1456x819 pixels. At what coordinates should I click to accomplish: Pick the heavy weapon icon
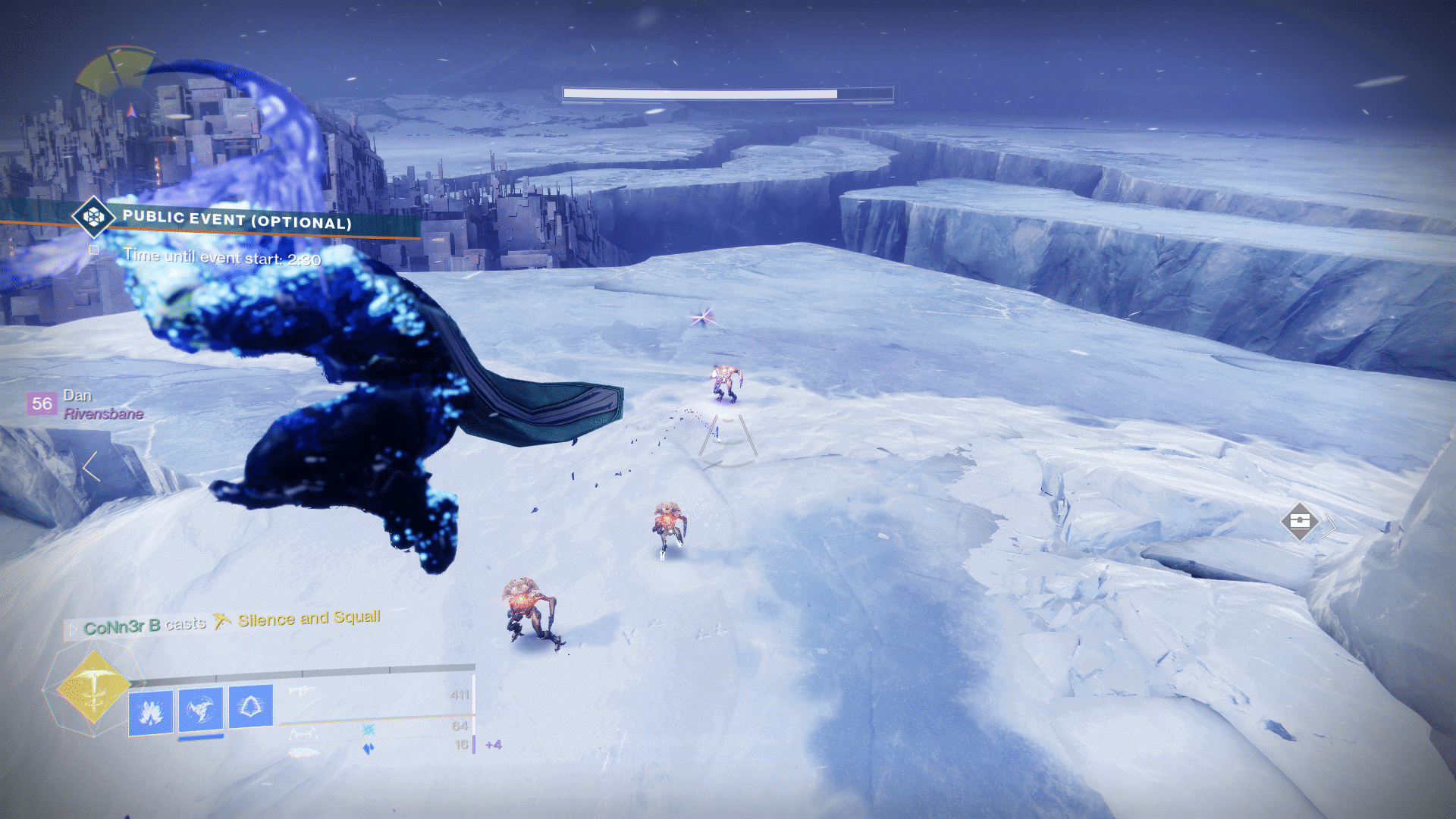[305, 752]
